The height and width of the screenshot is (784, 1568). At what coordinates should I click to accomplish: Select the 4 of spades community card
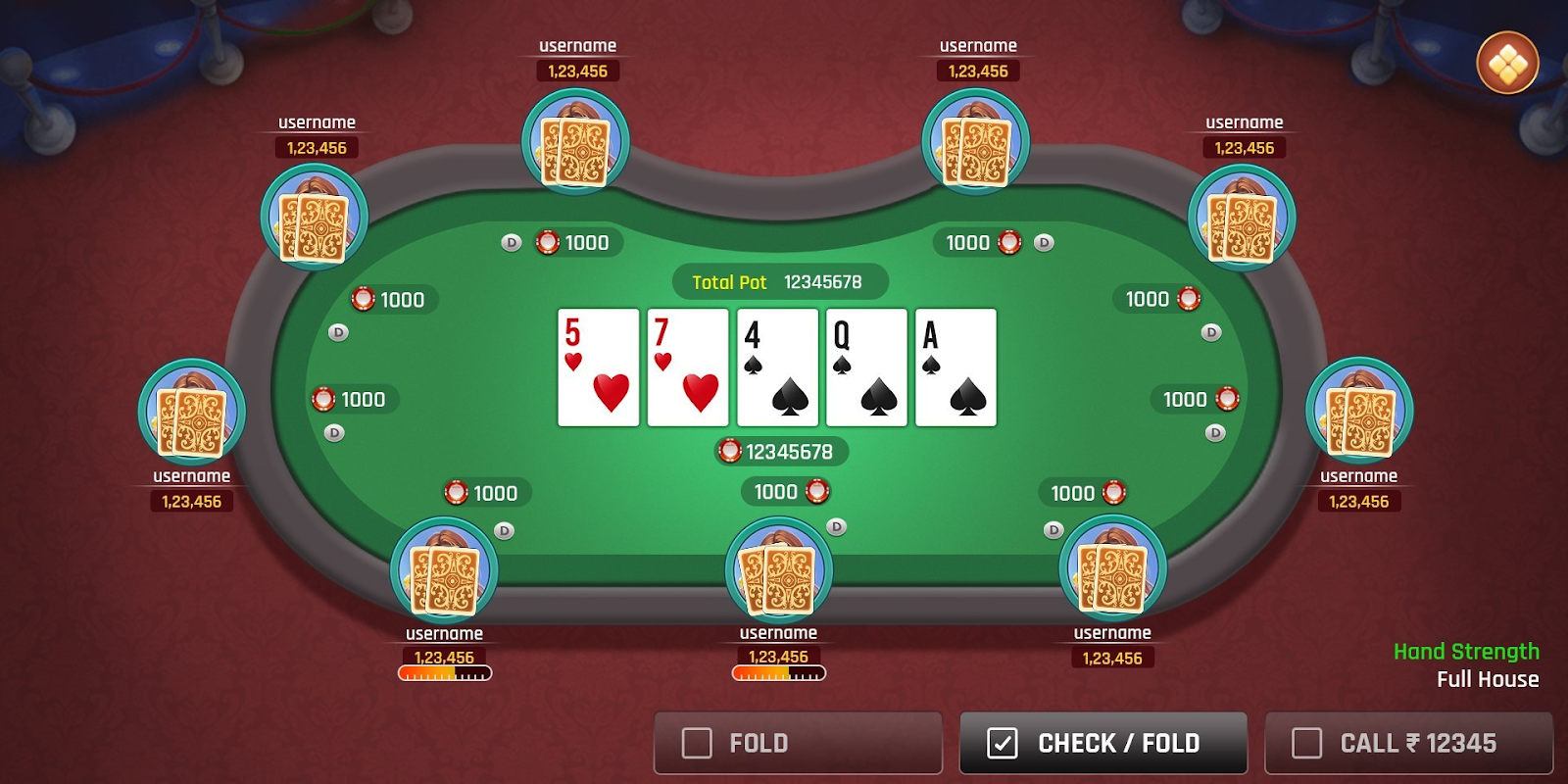tap(777, 367)
